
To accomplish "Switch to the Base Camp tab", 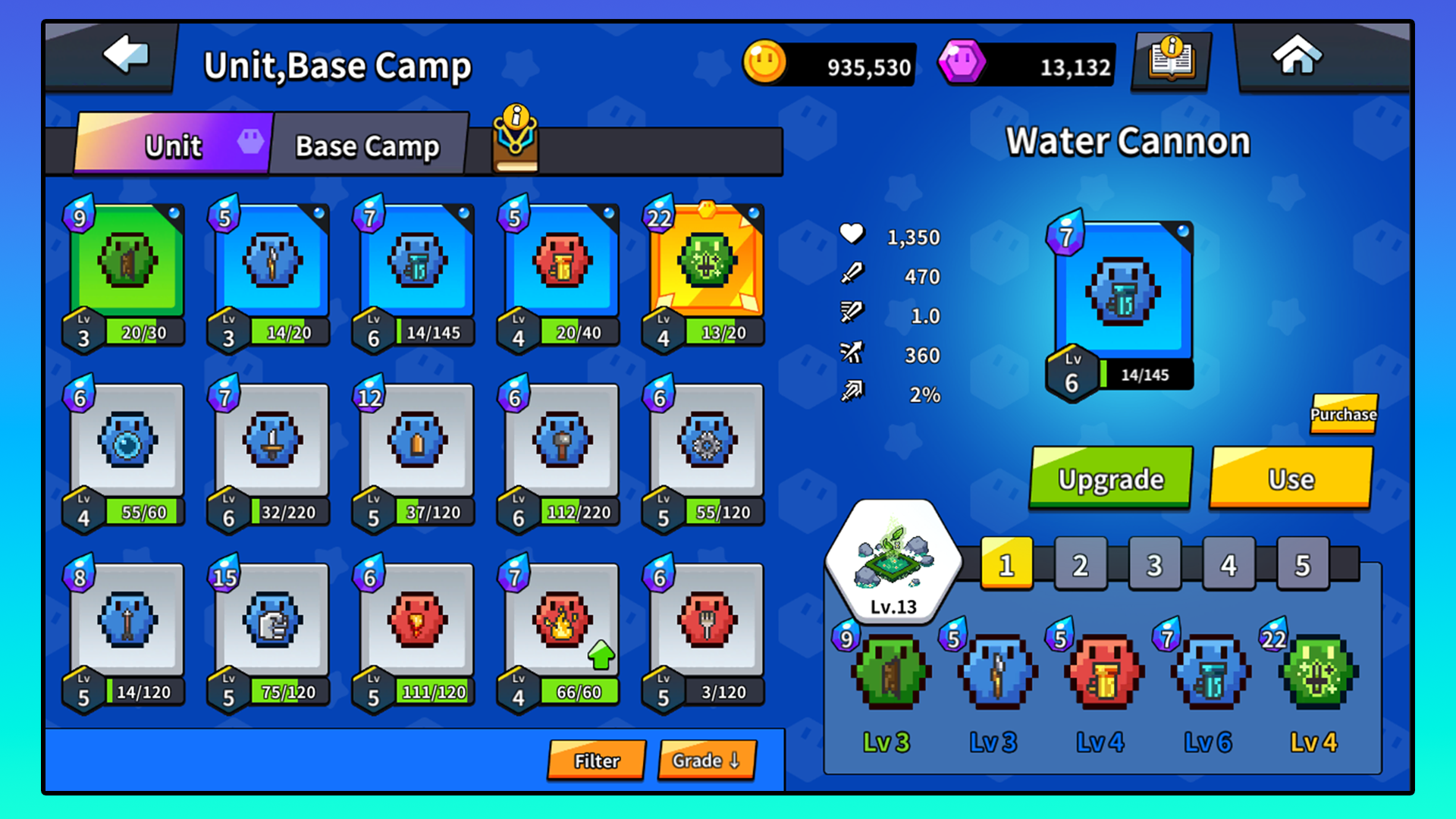I will point(368,145).
